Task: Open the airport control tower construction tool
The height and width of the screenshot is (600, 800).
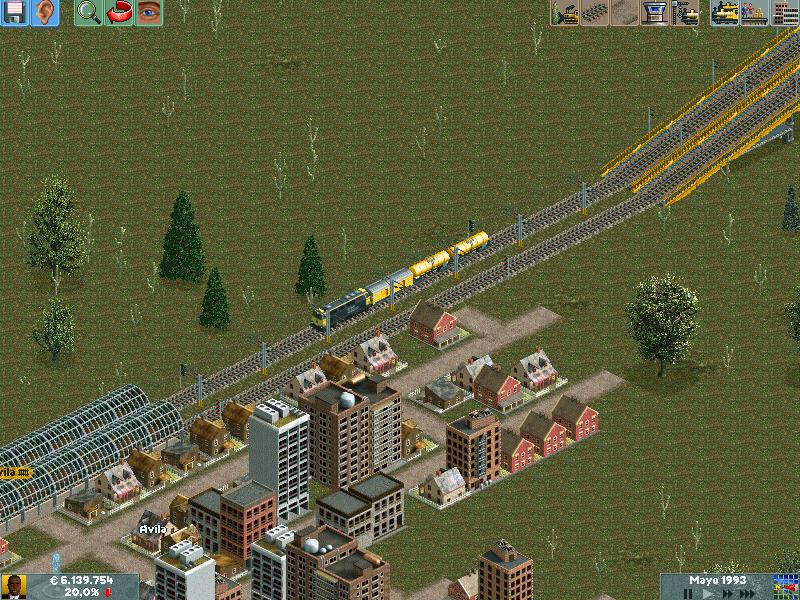Action: tap(655, 13)
